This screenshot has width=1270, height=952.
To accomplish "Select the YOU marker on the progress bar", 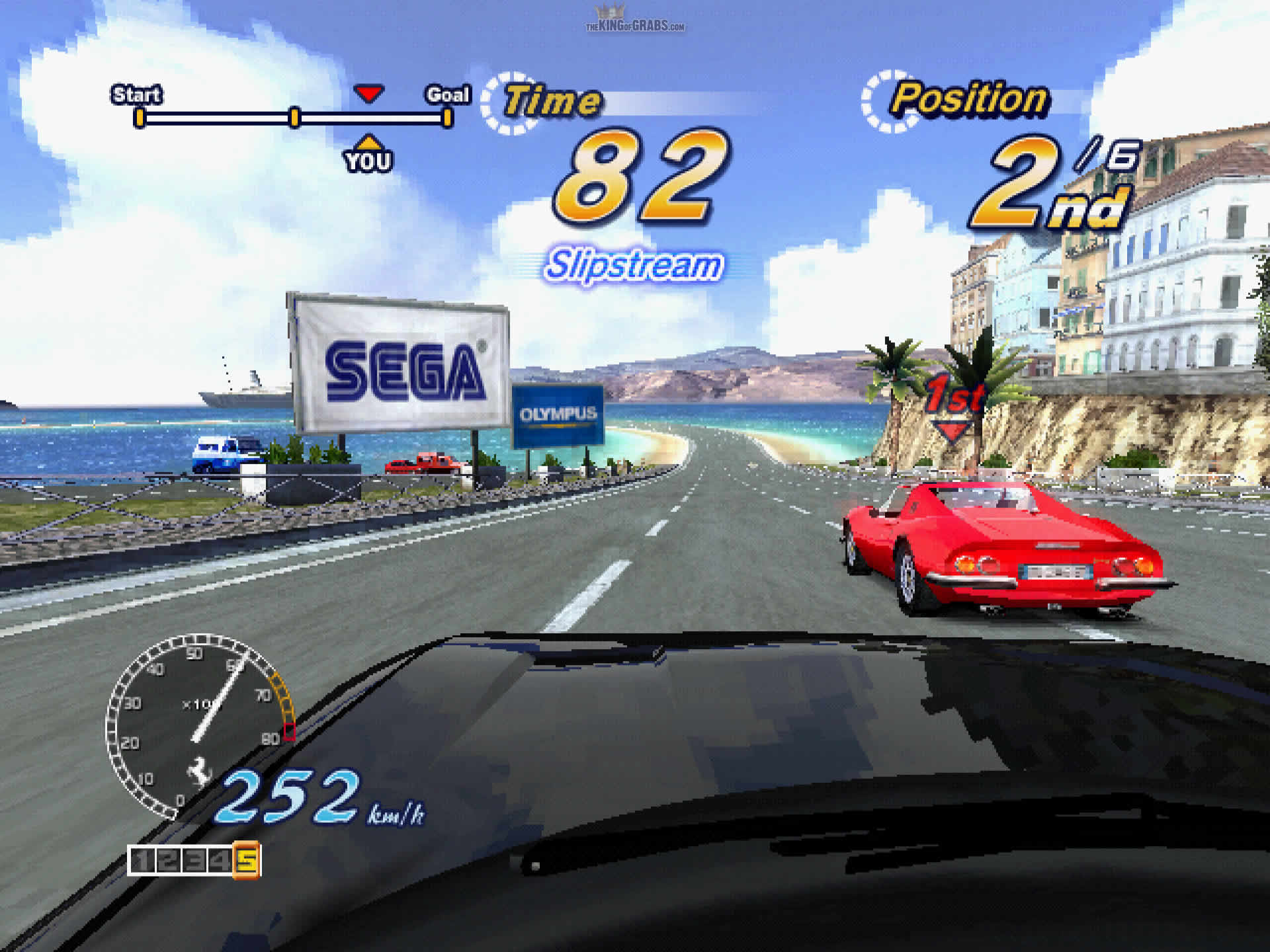I will point(368,156).
